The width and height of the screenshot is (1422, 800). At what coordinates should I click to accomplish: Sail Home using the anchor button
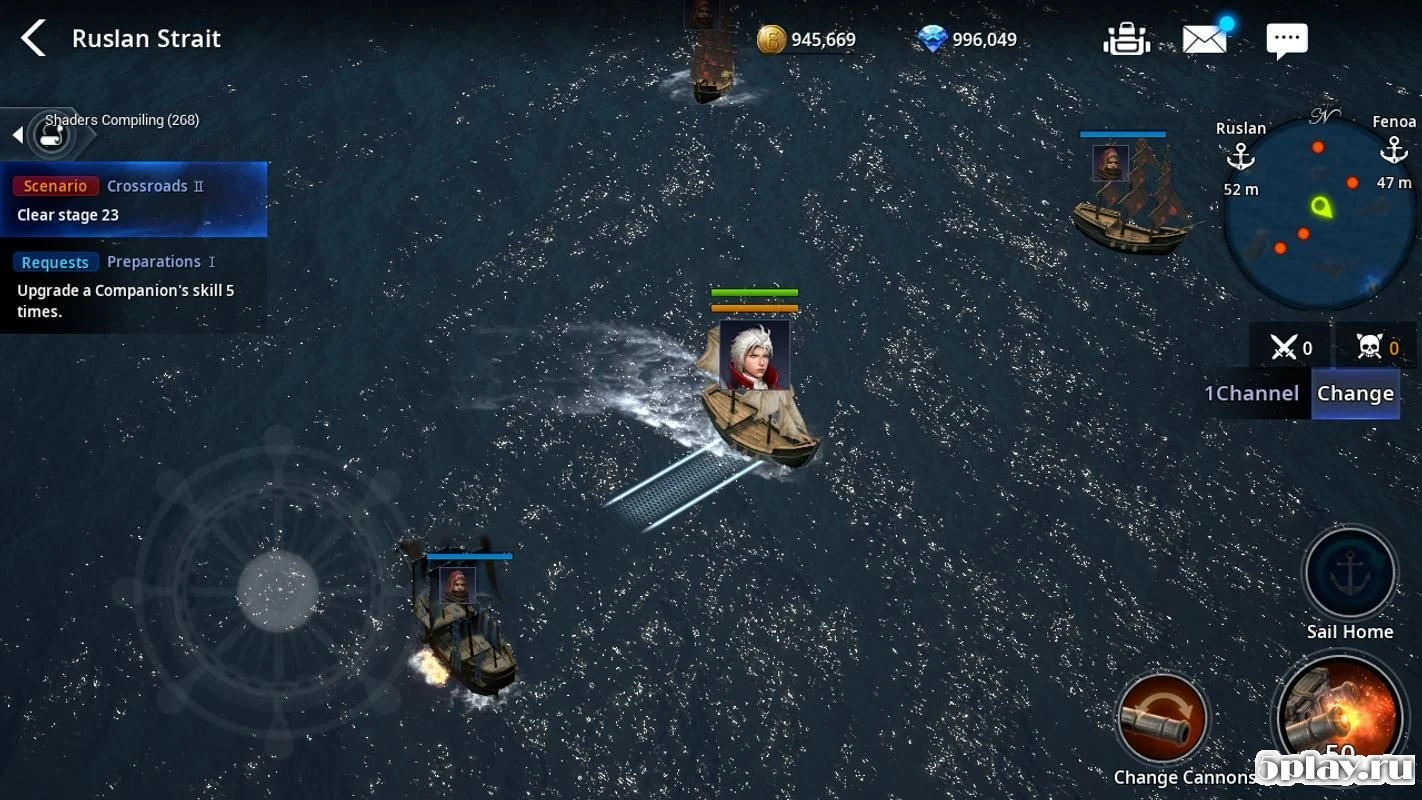point(1349,573)
